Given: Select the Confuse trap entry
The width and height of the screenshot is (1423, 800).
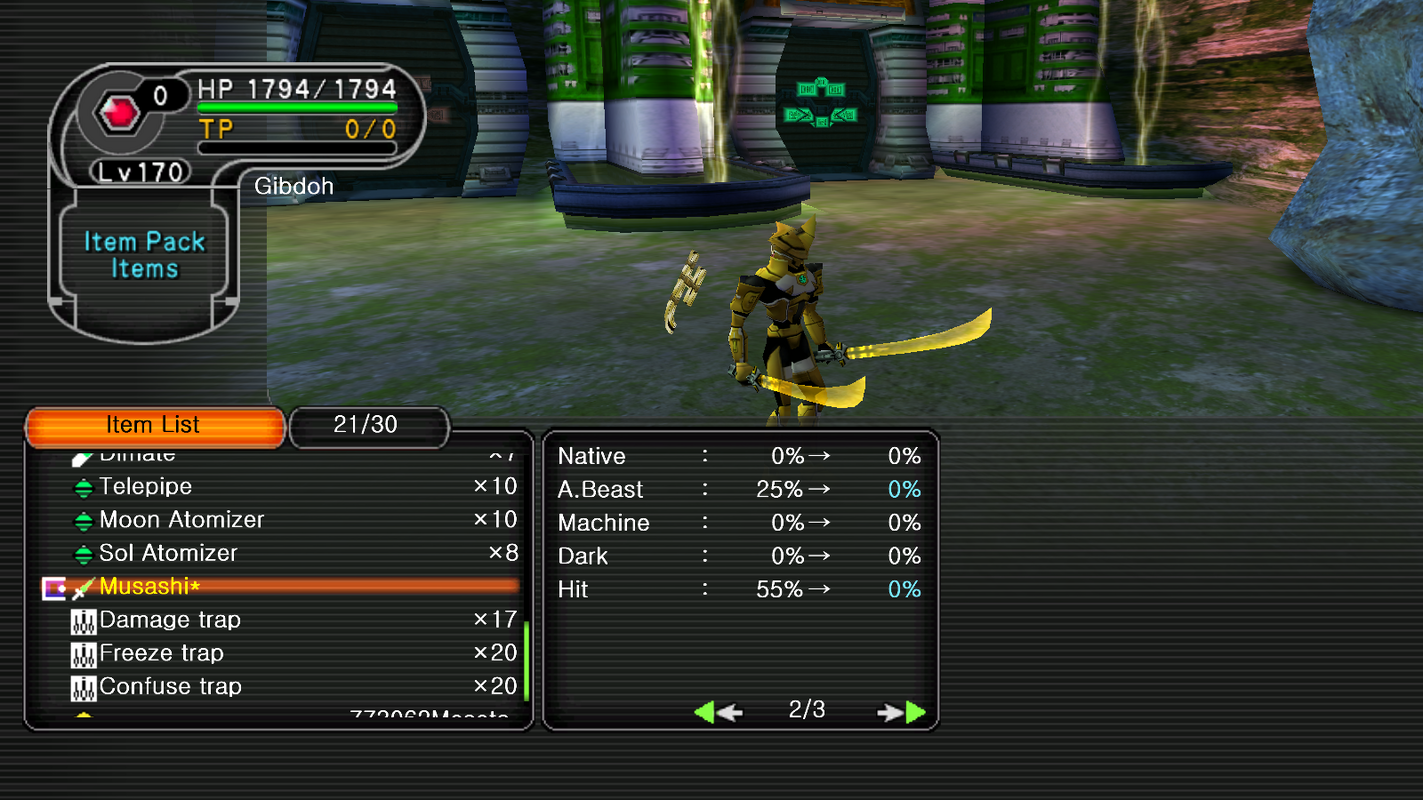Looking at the screenshot, I should point(170,687).
